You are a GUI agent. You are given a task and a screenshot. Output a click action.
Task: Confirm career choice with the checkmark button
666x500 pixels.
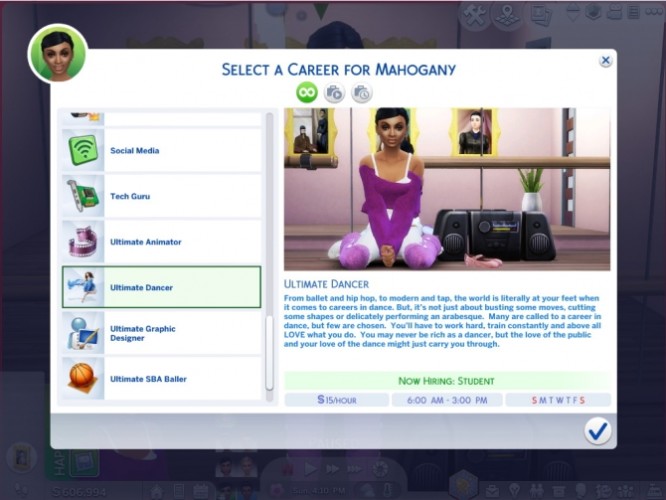point(598,430)
